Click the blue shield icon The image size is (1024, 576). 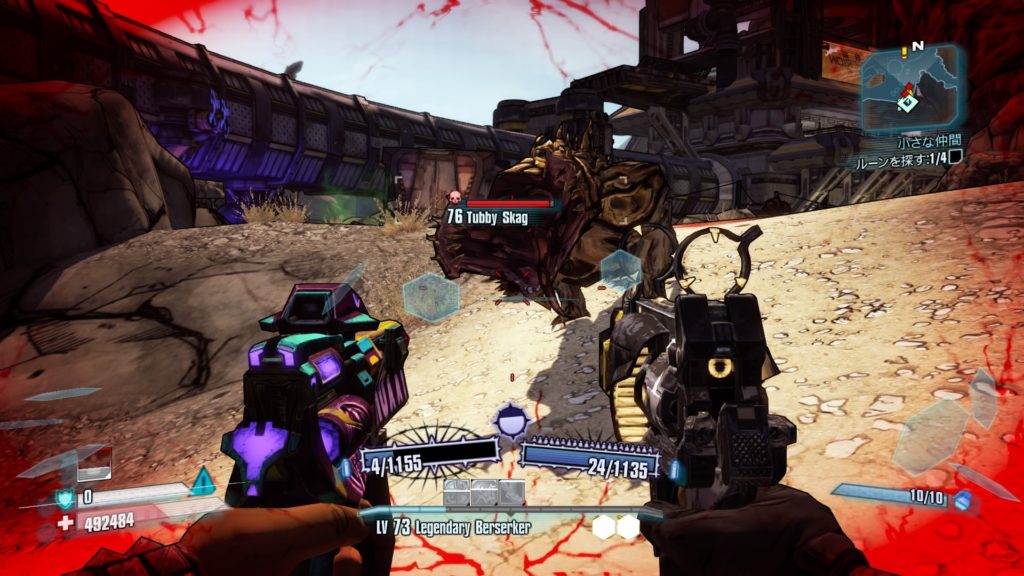pyautogui.click(x=65, y=497)
